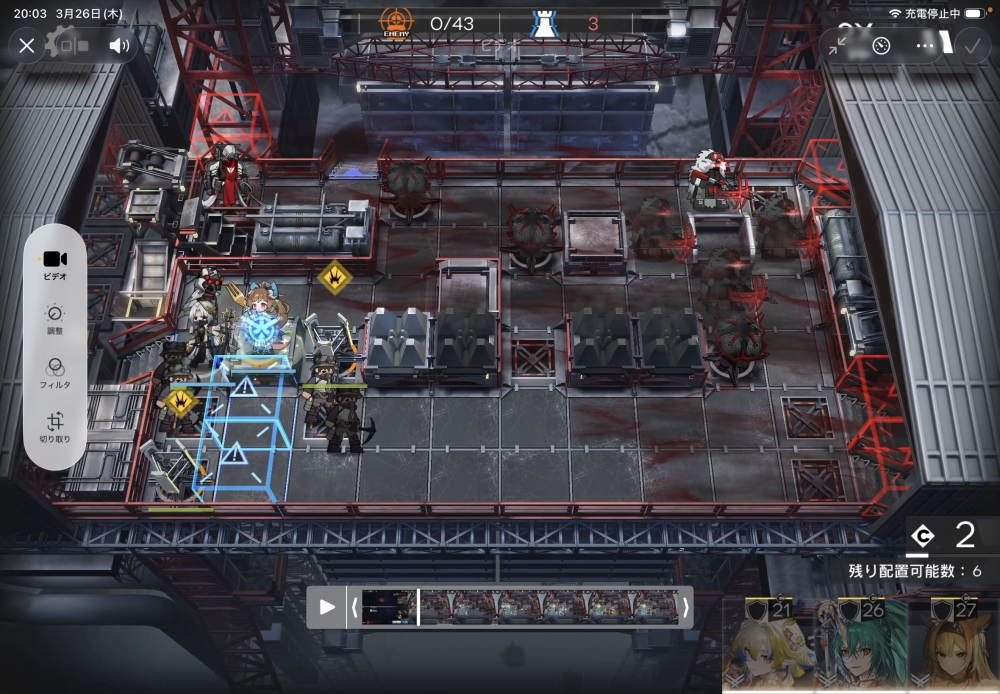Image resolution: width=1000 pixels, height=694 pixels.
Task: Select the operator card costing 21
Action: [x=768, y=648]
